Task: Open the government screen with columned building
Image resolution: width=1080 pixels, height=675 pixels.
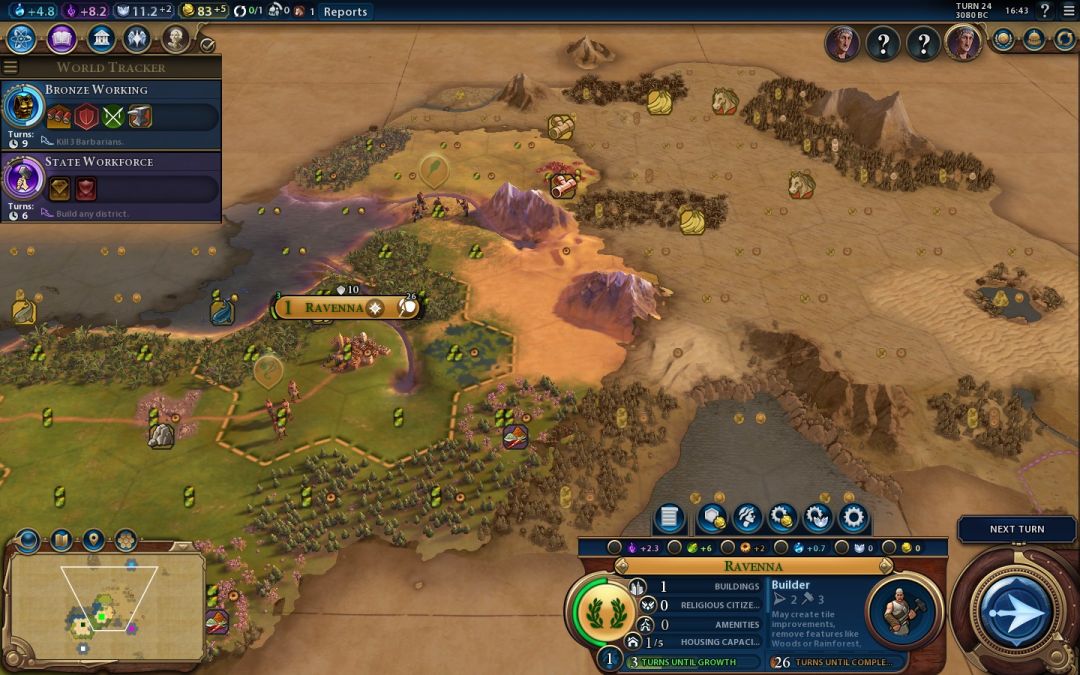Action: pyautogui.click(x=100, y=39)
